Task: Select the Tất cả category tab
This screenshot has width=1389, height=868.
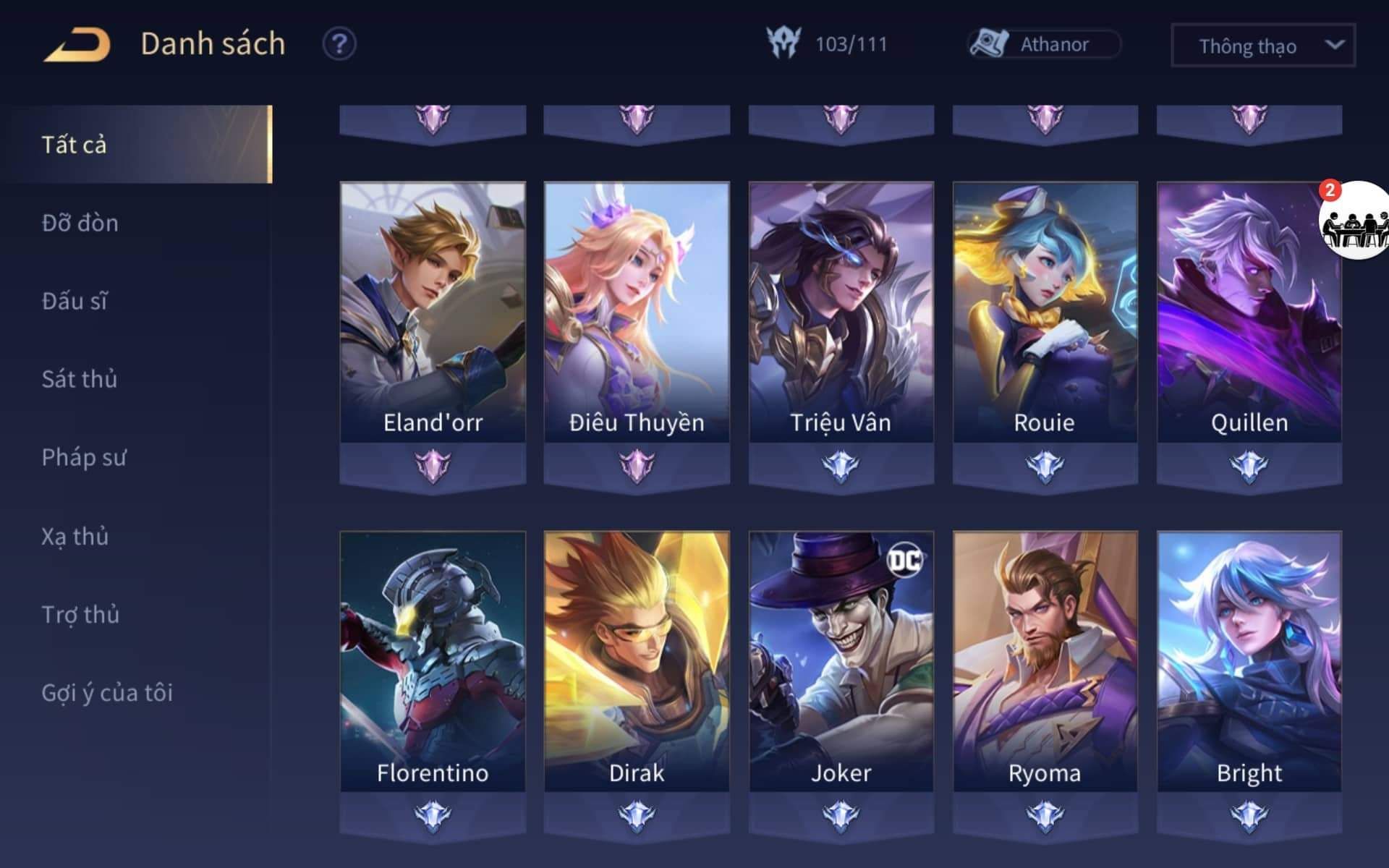Action: pyautogui.click(x=136, y=145)
